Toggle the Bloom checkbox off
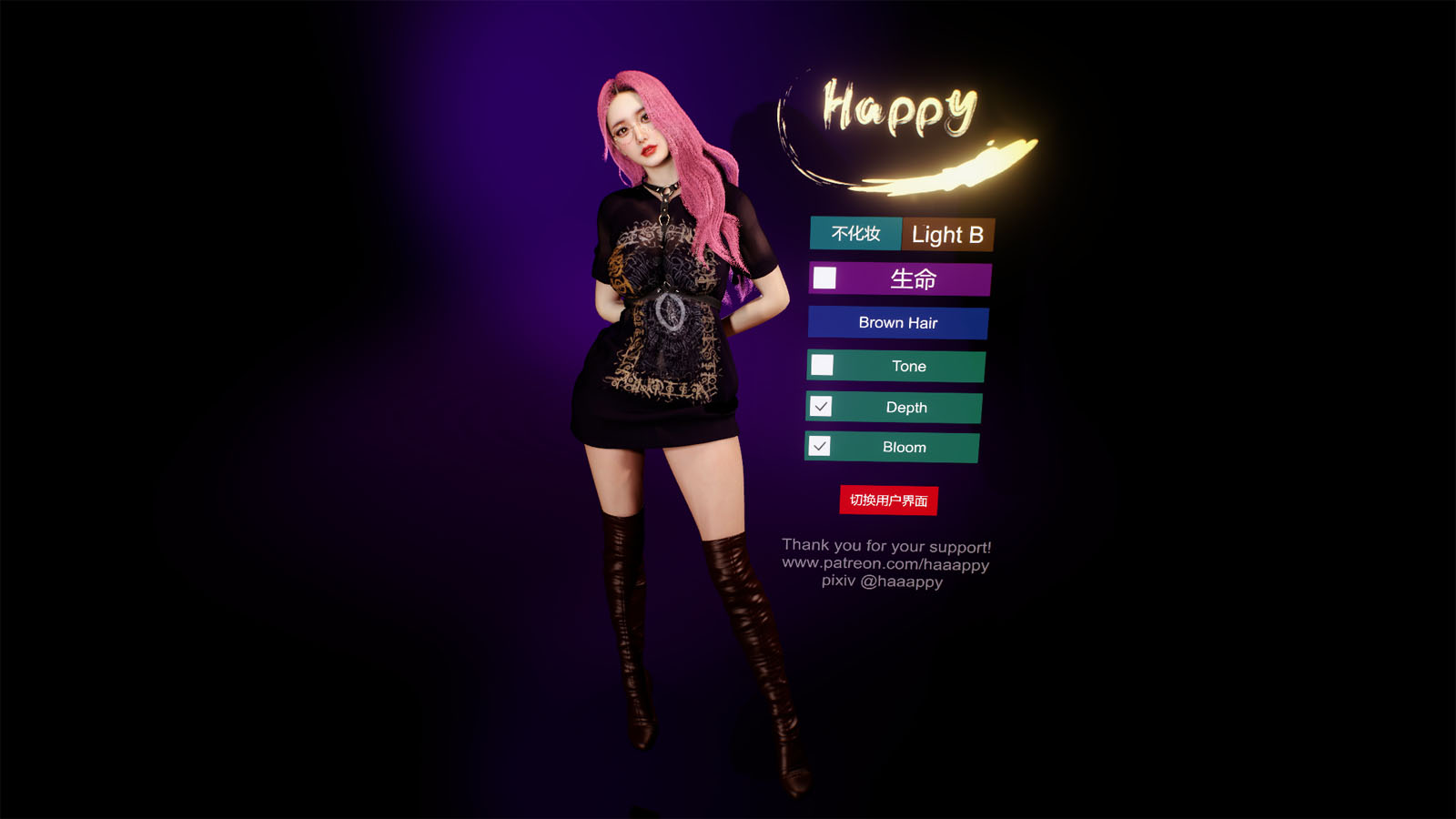The image size is (1456, 819). point(819,446)
